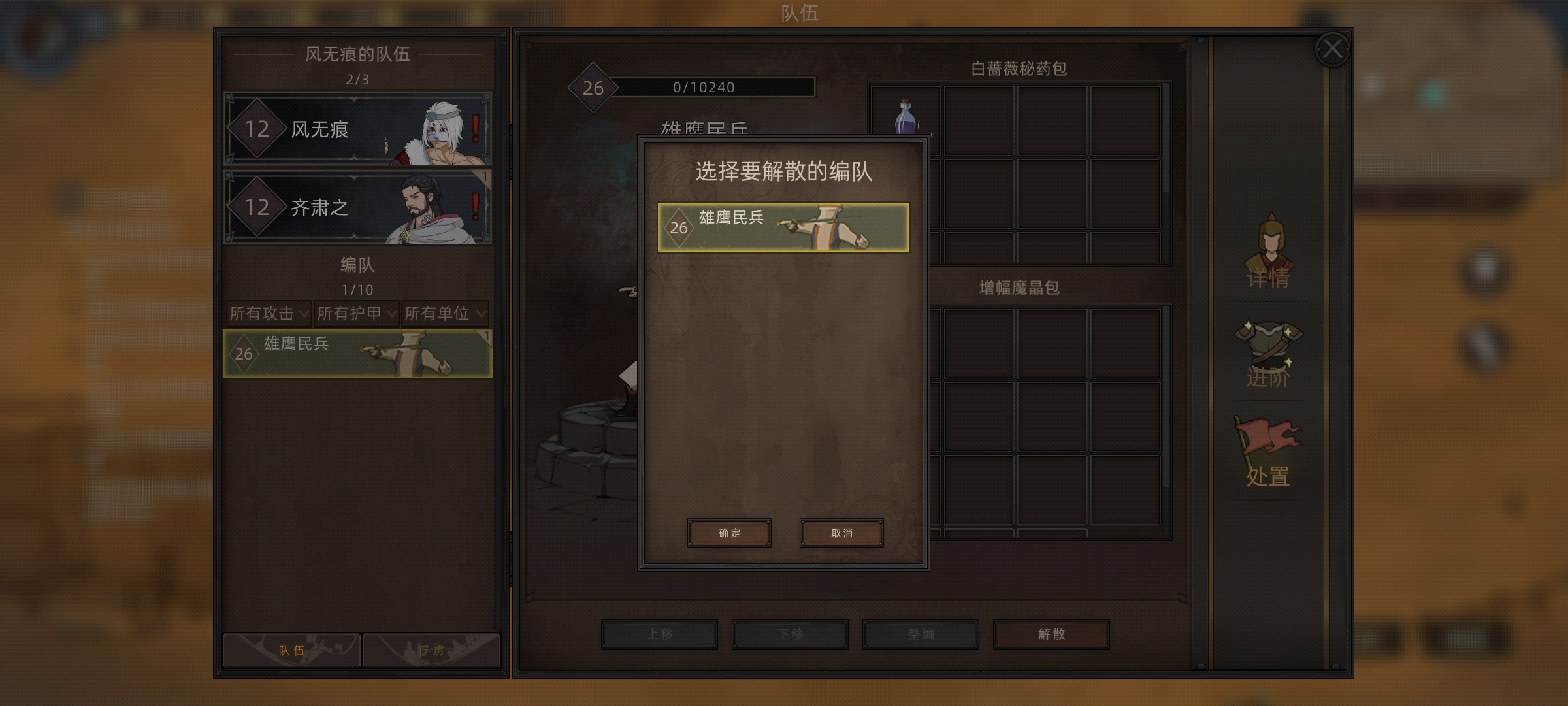Open the 所有单位 filter dropdown
The image size is (1568, 706).
click(x=444, y=314)
